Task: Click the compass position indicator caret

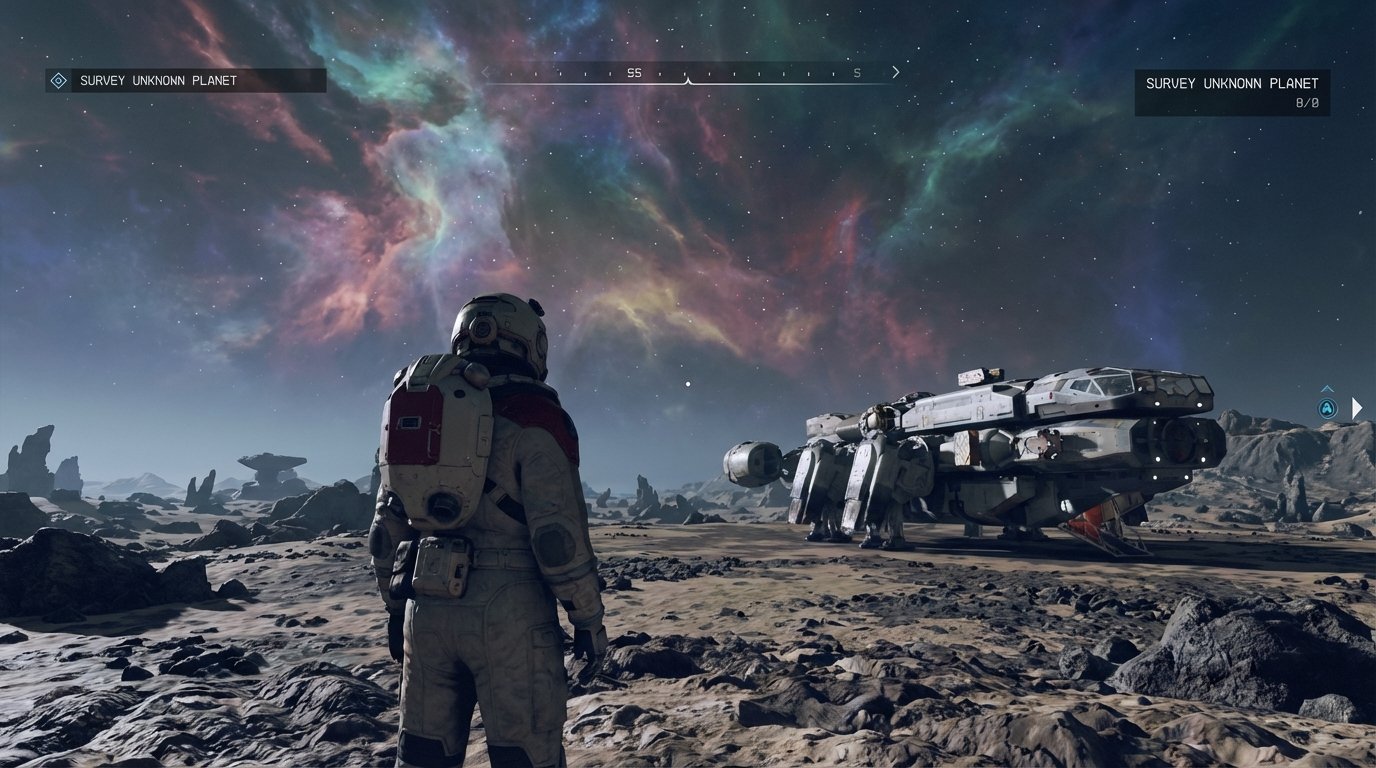Action: point(690,80)
